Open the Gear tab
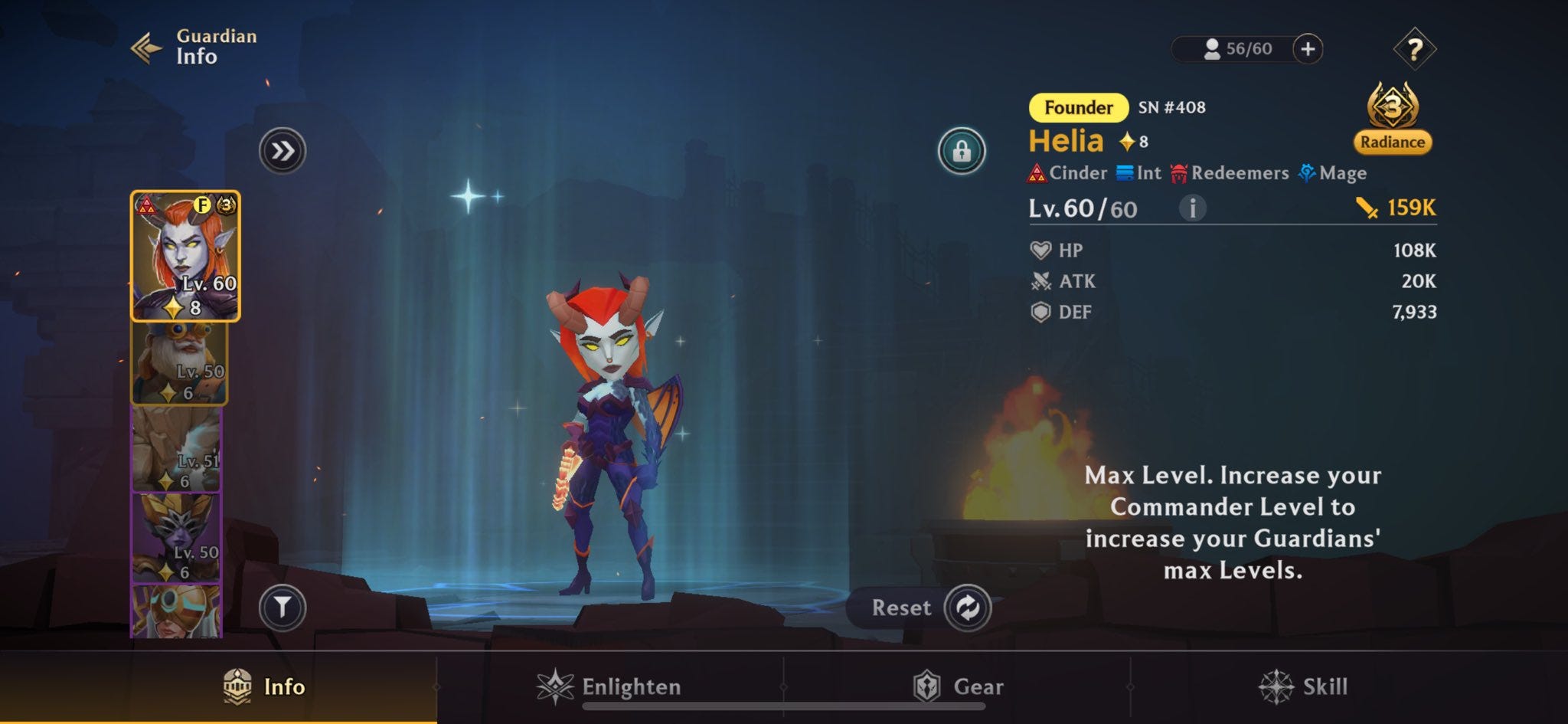Image resolution: width=1568 pixels, height=724 pixels. 958,686
